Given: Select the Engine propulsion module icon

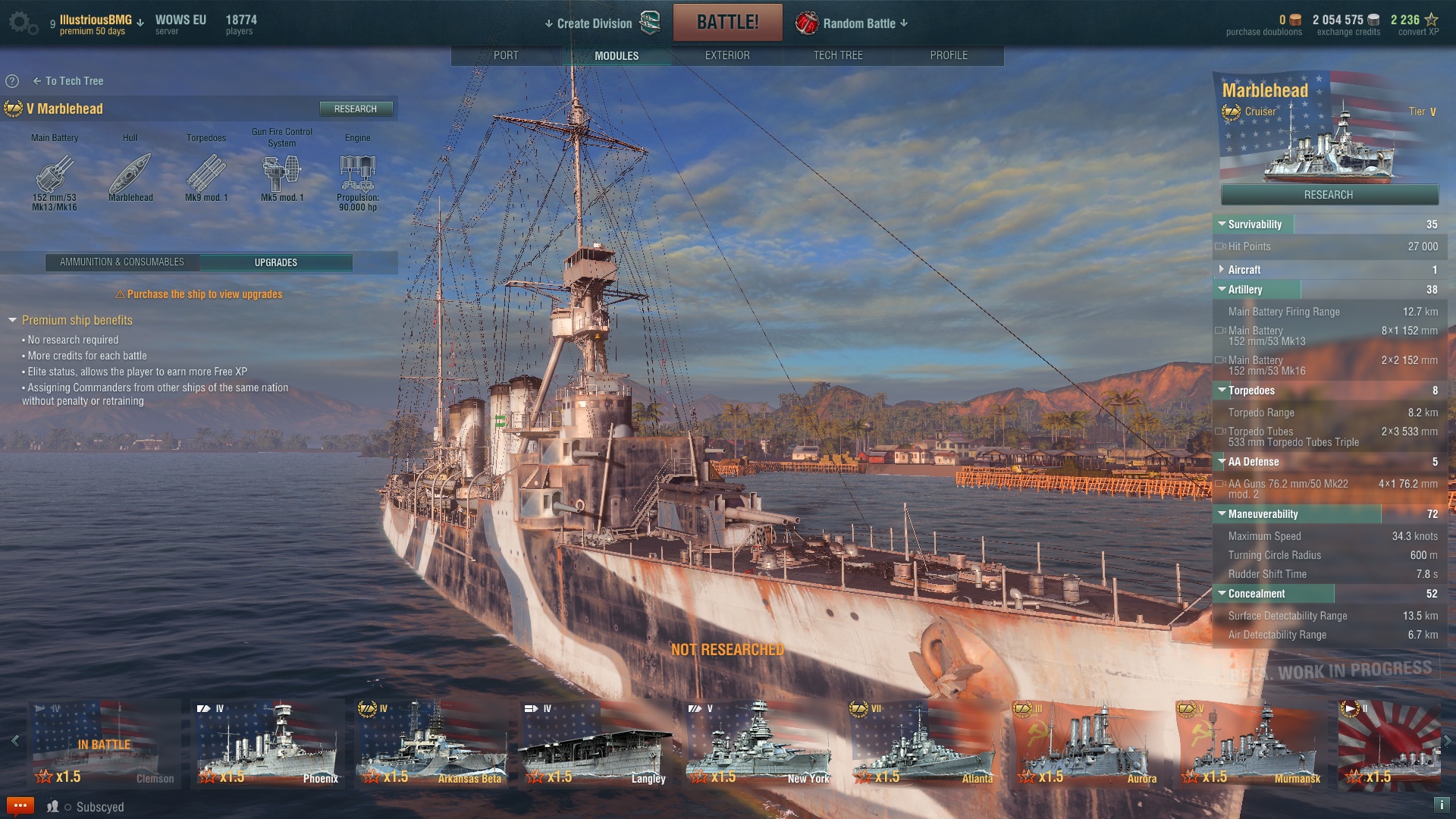Looking at the screenshot, I should [357, 174].
